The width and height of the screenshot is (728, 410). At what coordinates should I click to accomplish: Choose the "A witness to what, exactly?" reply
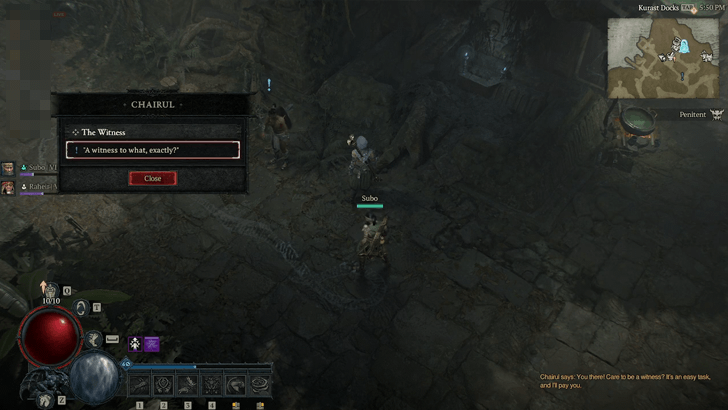coord(153,150)
